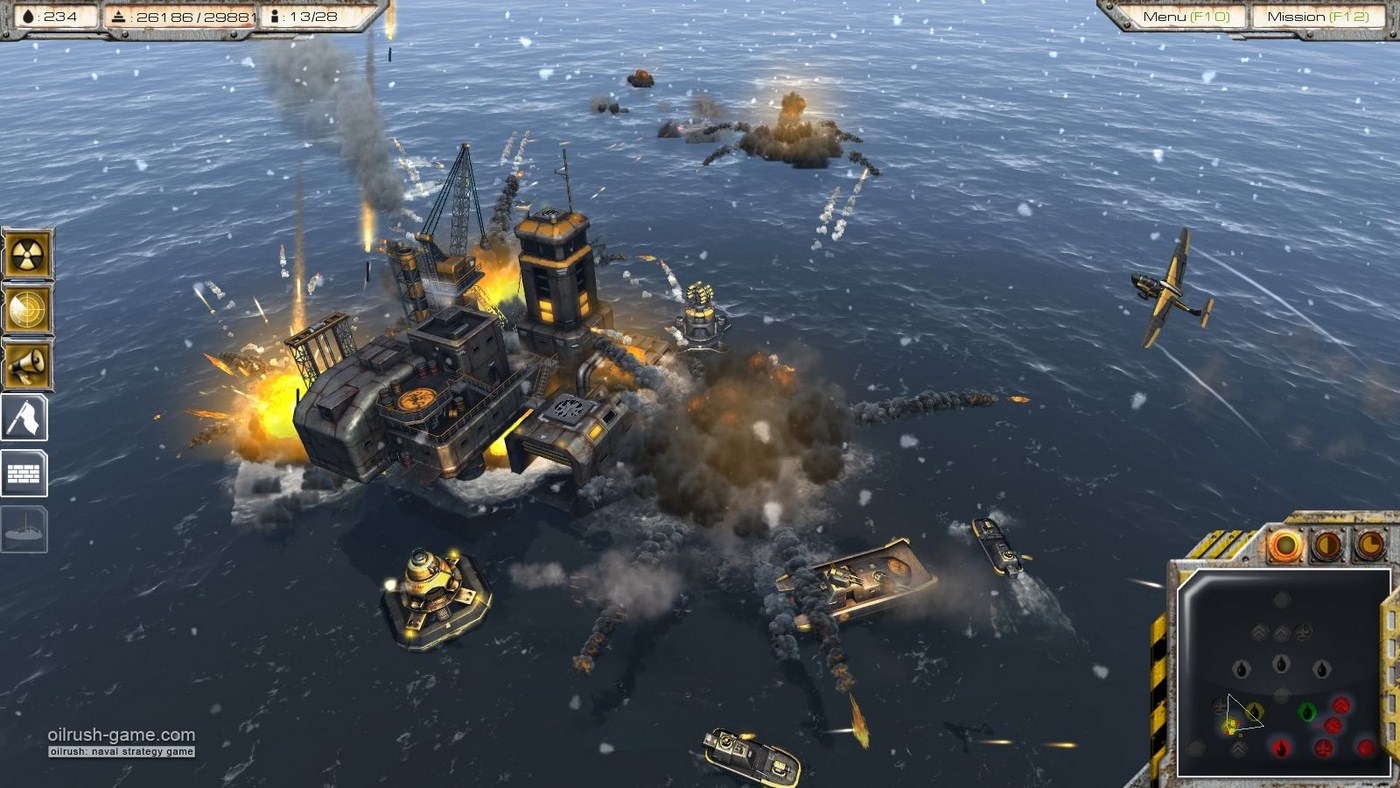Click the yellow oil drop marker on minimap
The height and width of the screenshot is (788, 1400).
click(x=1255, y=711)
